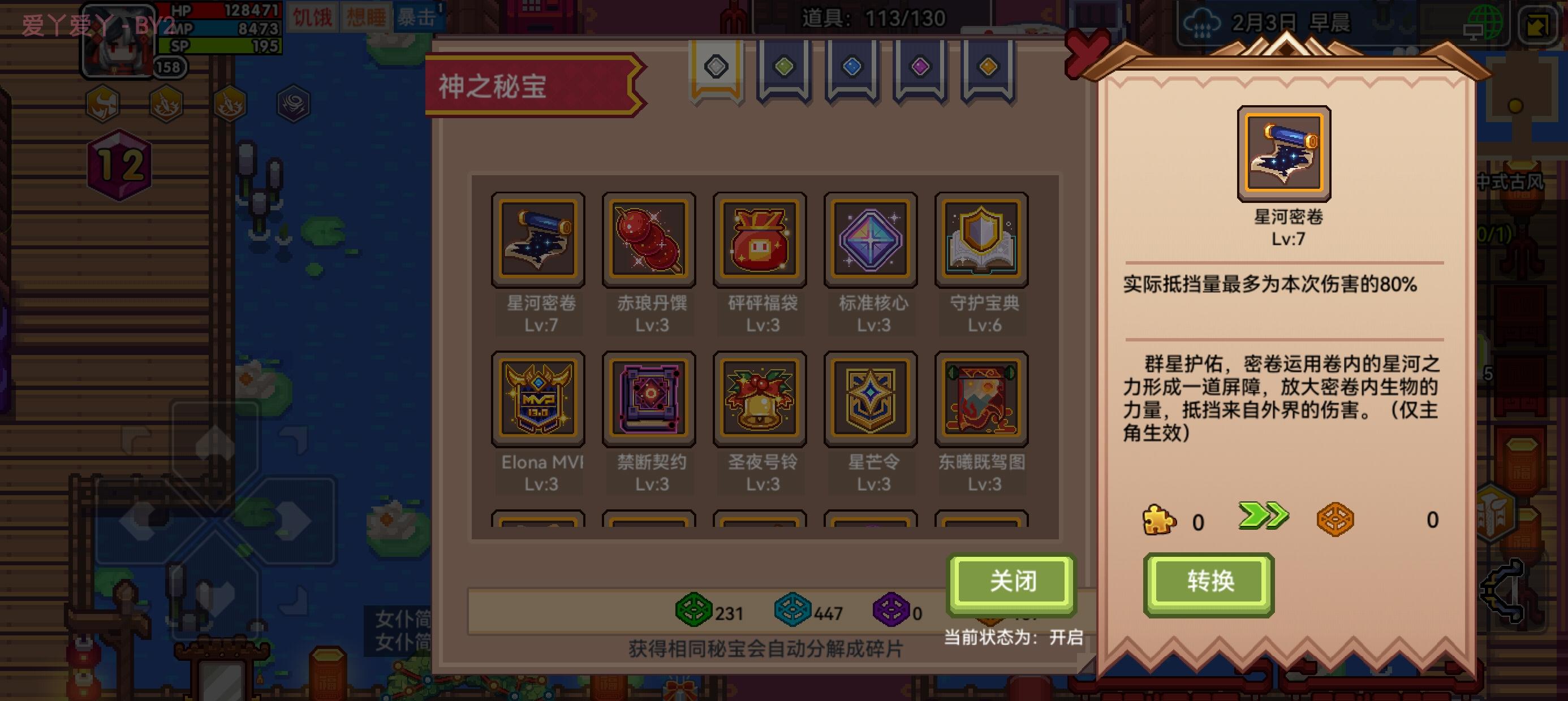Select the 赤琅丹馔 treasure icon
This screenshot has height=701, width=1568.
point(649,239)
